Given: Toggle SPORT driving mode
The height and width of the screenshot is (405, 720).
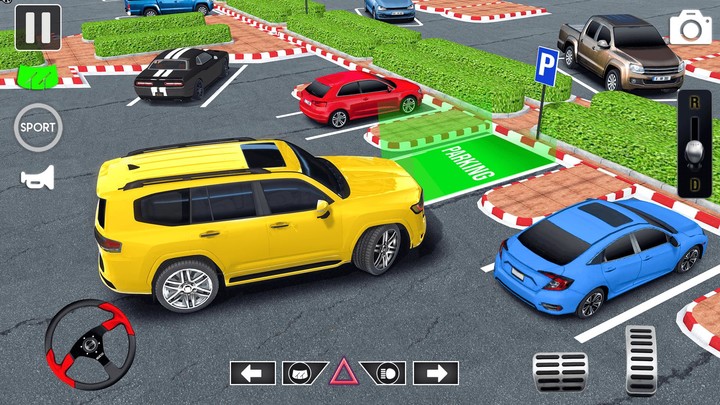Looking at the screenshot, I should point(38,127).
